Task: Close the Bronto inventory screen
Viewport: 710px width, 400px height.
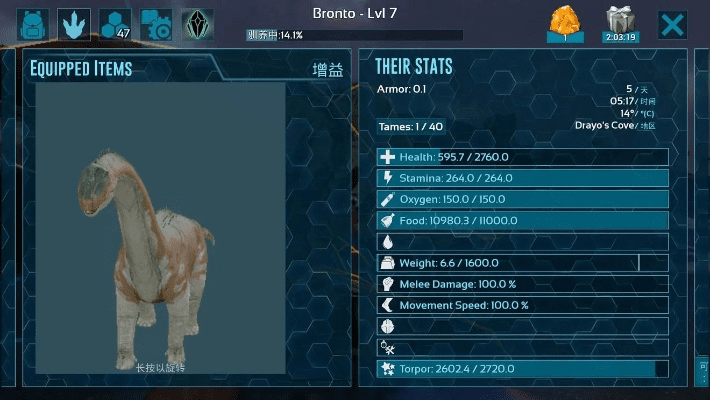Action: pos(673,24)
